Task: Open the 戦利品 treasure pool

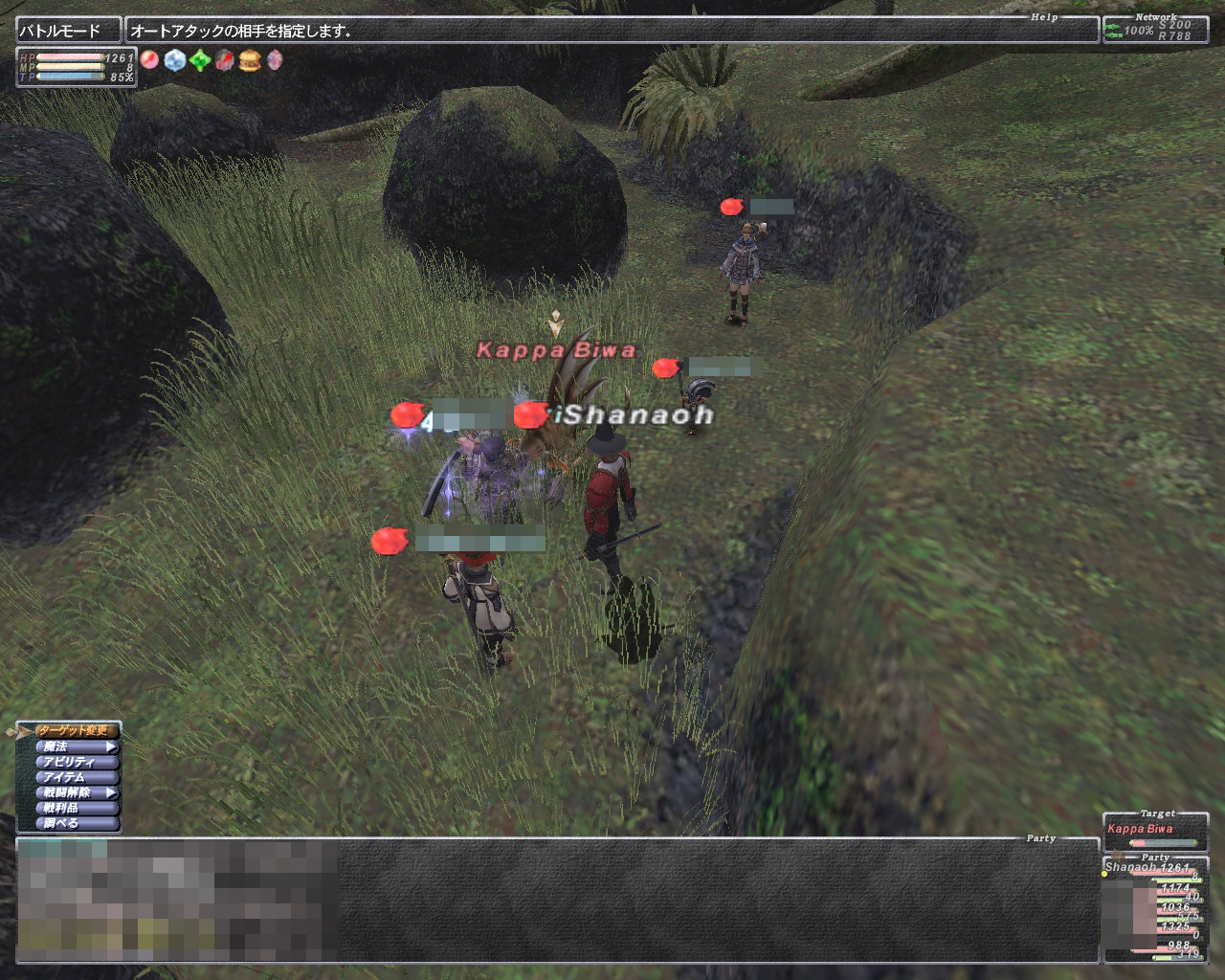Action: point(75,808)
